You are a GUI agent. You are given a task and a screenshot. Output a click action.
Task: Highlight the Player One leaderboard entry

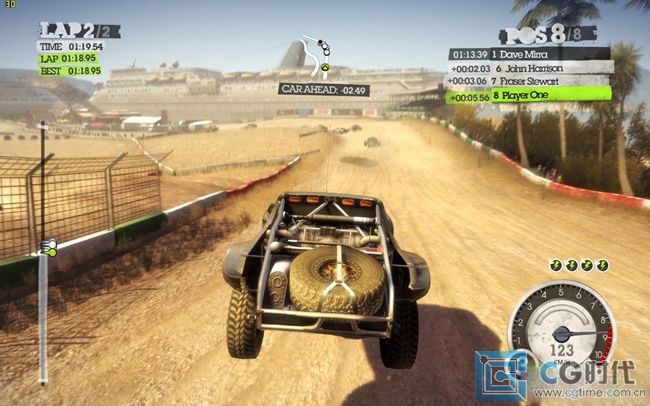point(529,96)
